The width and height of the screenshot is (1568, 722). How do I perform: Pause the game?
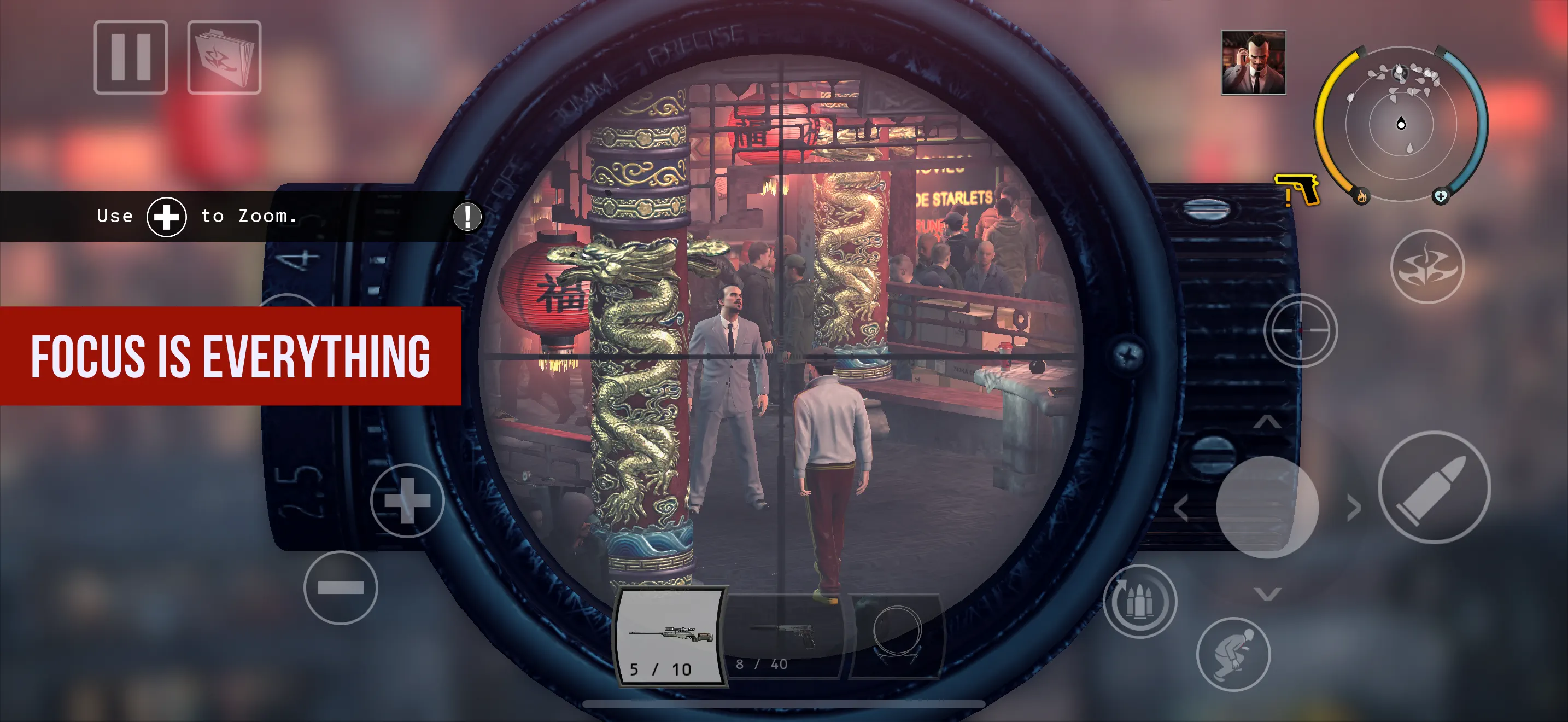[x=130, y=58]
